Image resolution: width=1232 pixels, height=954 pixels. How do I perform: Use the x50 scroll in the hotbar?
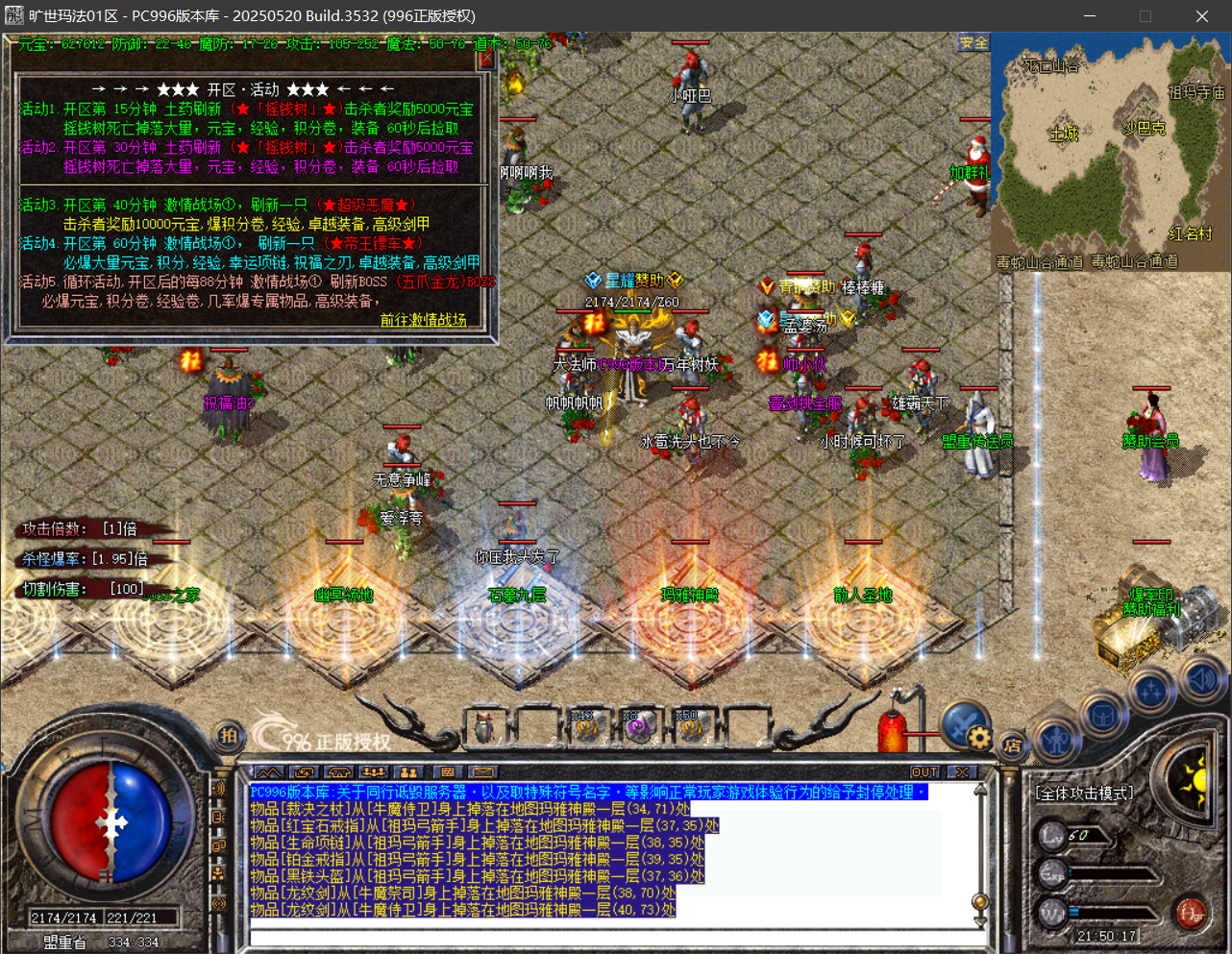click(x=690, y=727)
